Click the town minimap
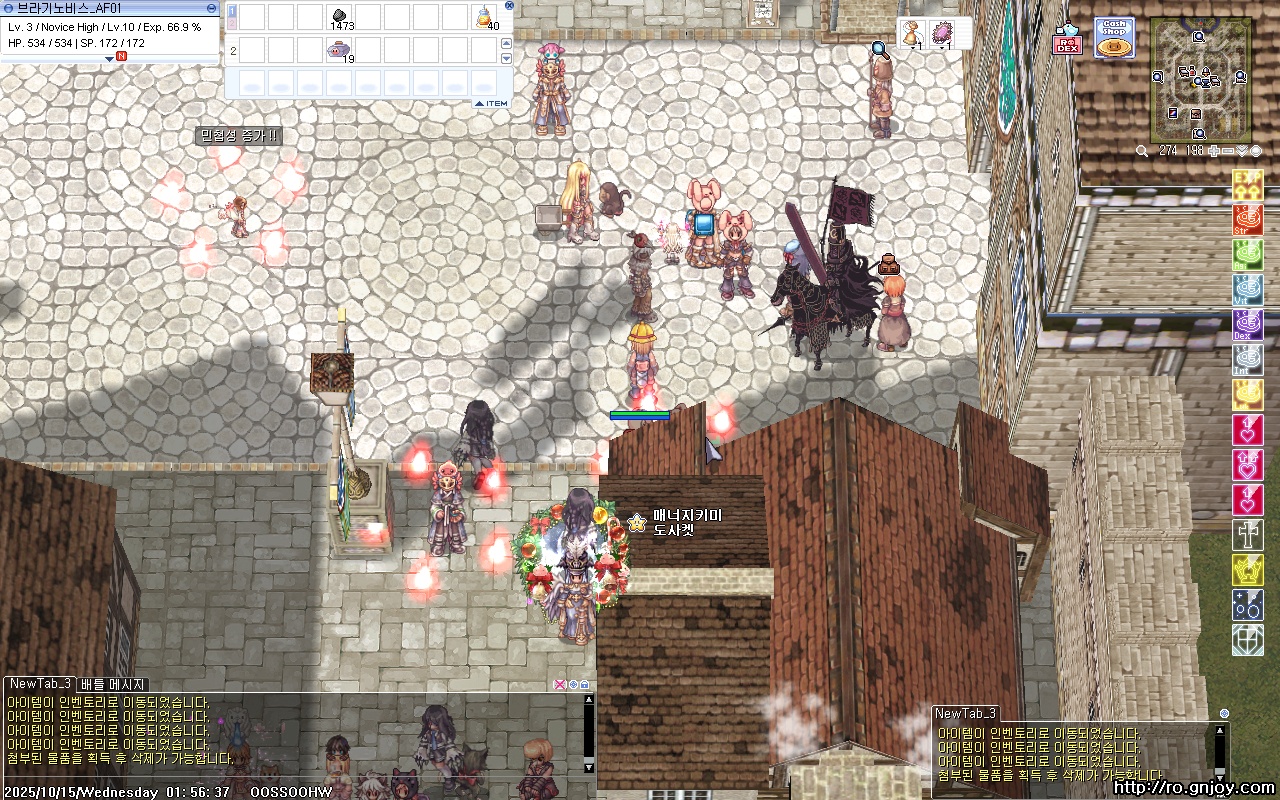The height and width of the screenshot is (800, 1280). (1199, 78)
